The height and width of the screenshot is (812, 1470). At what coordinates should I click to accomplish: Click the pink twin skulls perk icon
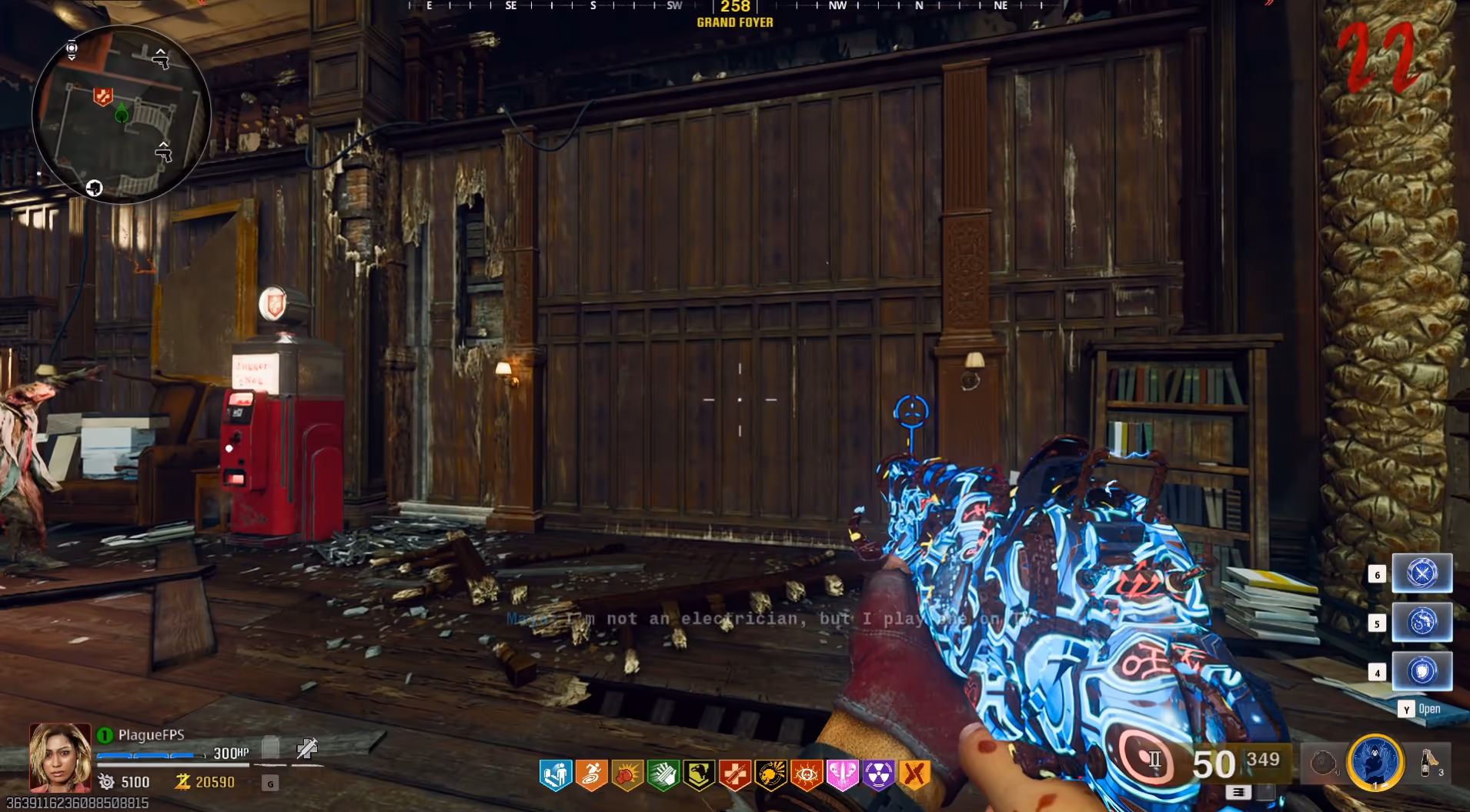tap(842, 775)
